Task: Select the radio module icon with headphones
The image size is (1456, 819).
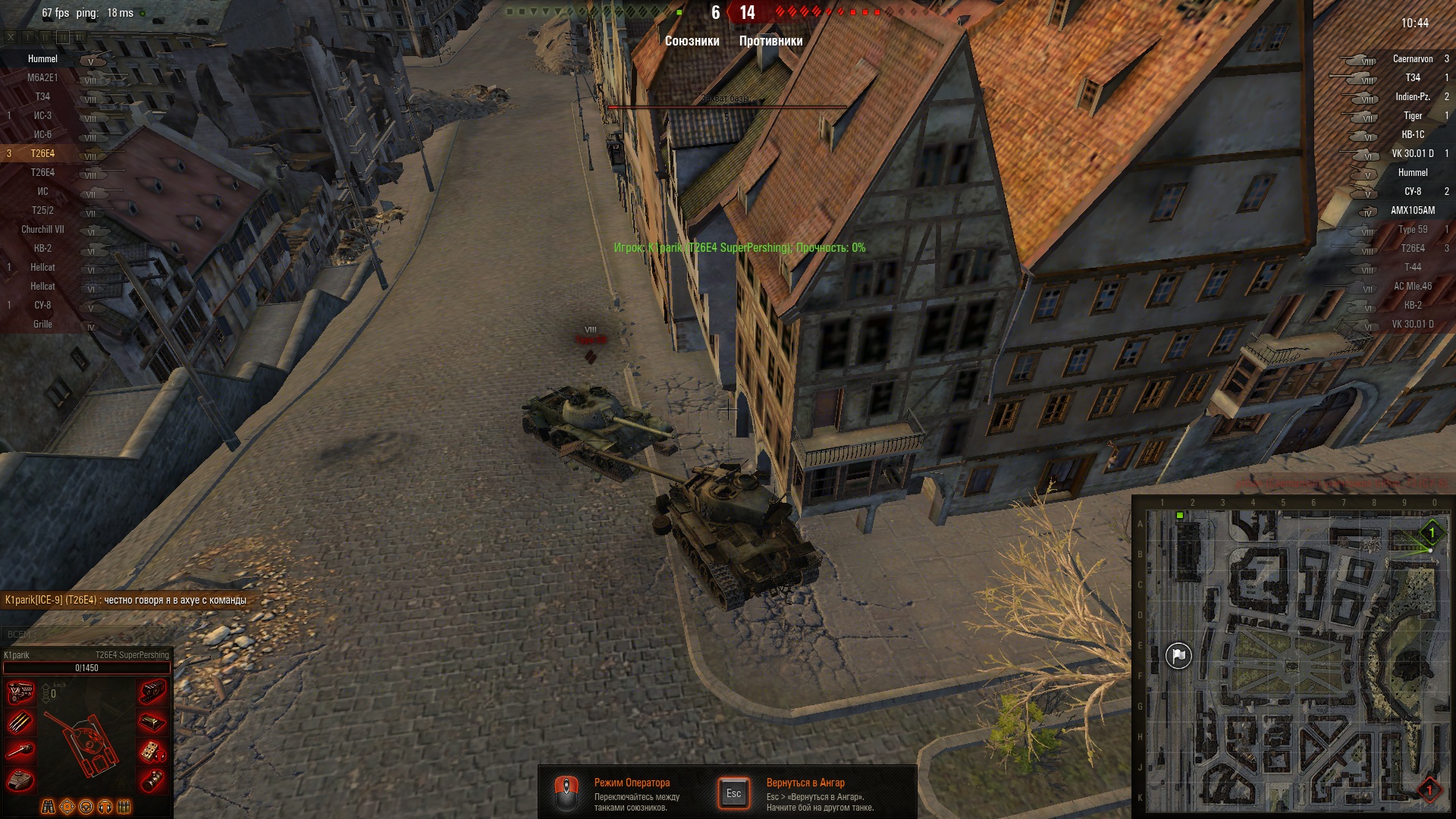Action: (x=152, y=752)
